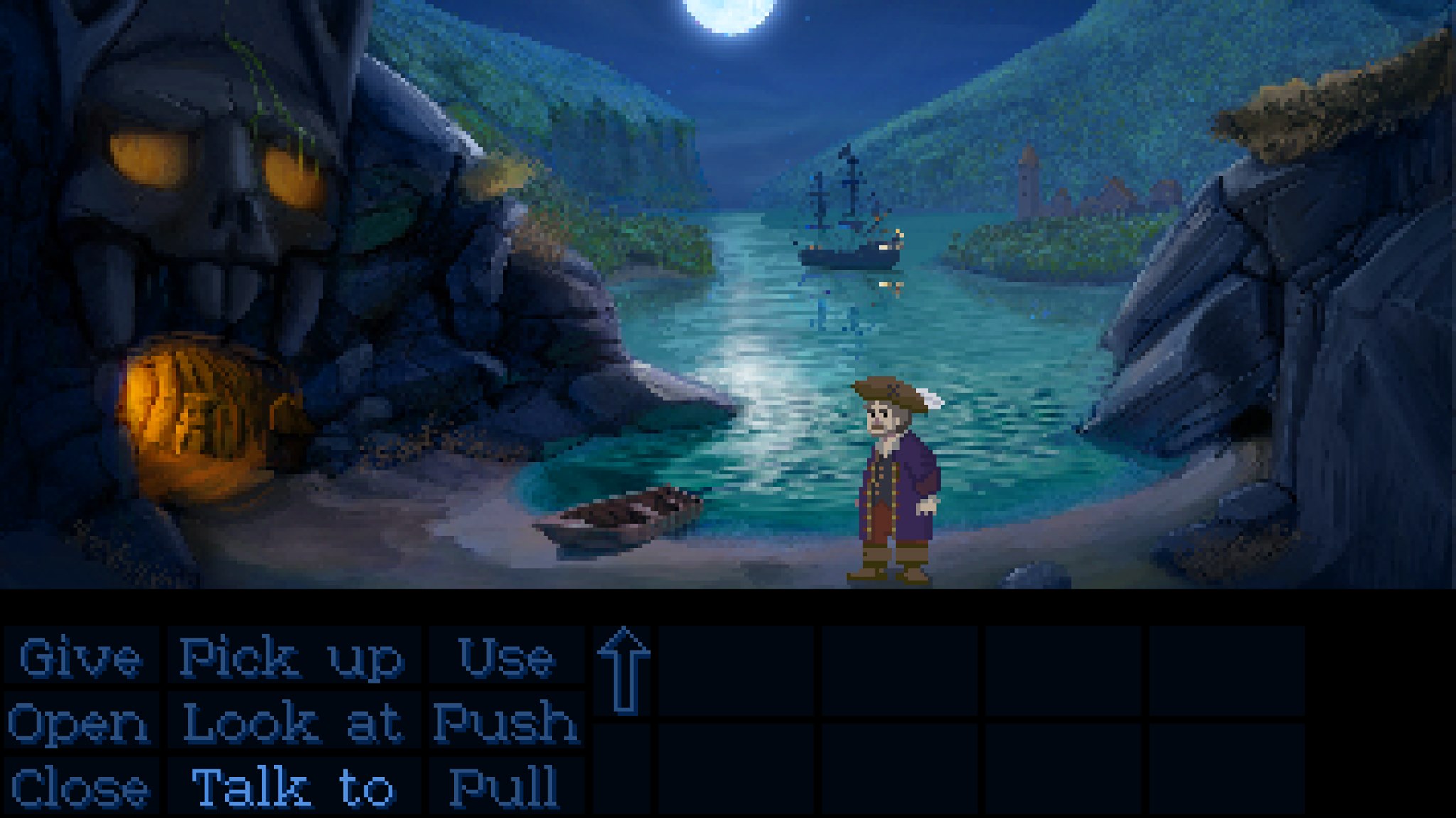Image resolution: width=1456 pixels, height=818 pixels.
Task: Activate the Pull verb
Action: (505, 787)
